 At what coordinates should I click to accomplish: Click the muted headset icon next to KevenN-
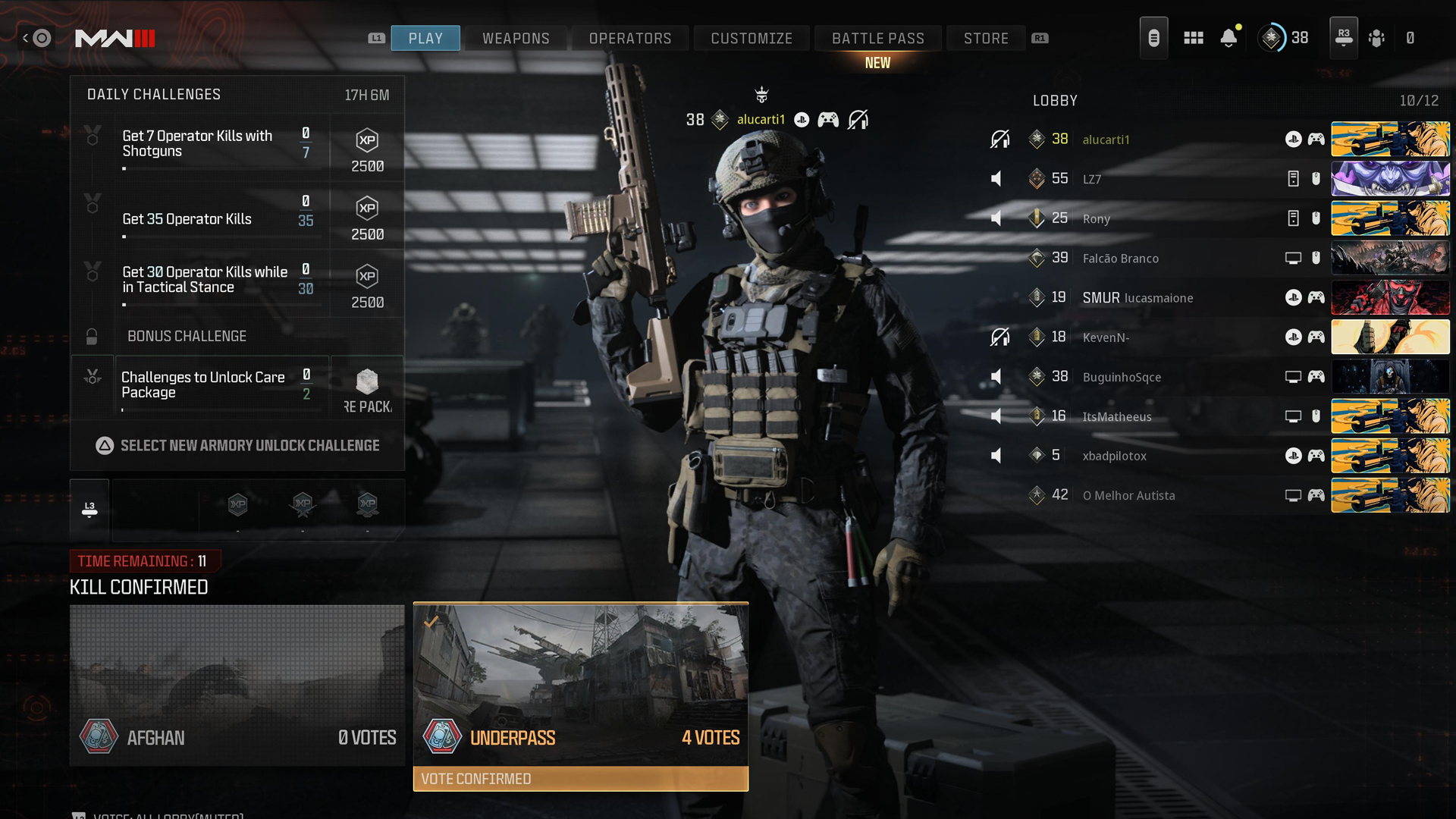1000,337
